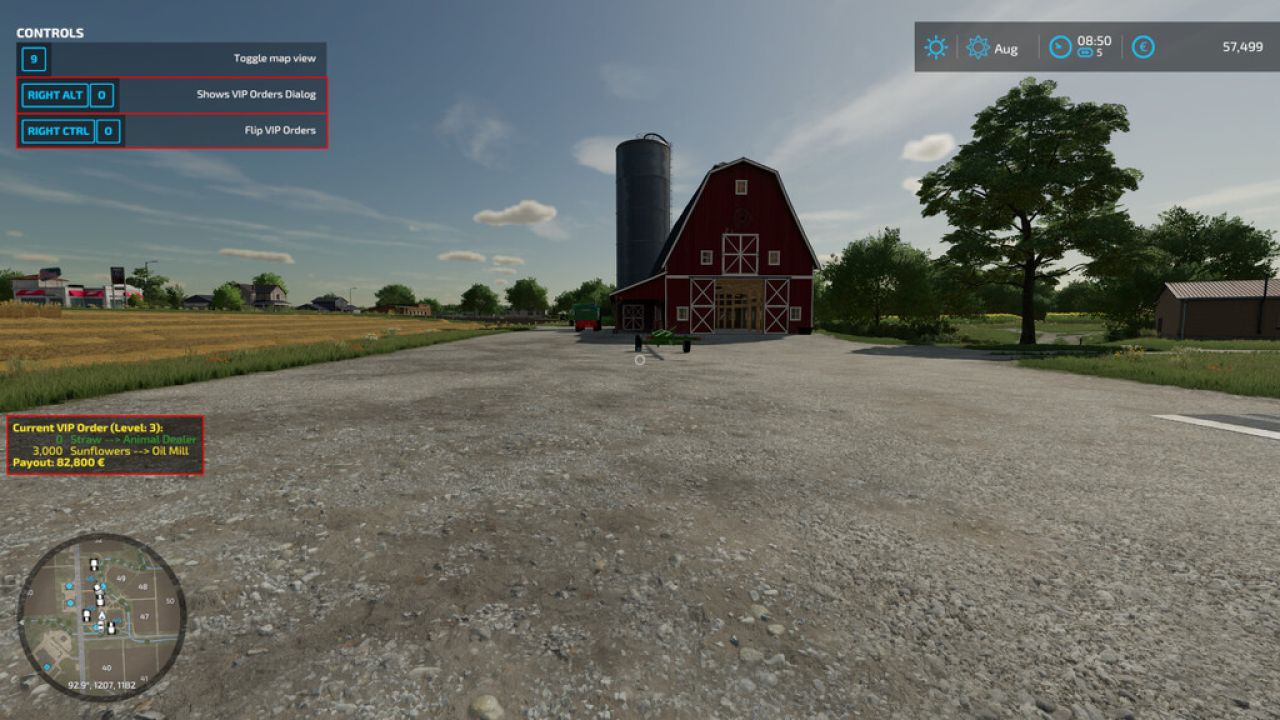This screenshot has height=720, width=1280.
Task: Click the Euro coin currency icon
Action: (x=1143, y=47)
